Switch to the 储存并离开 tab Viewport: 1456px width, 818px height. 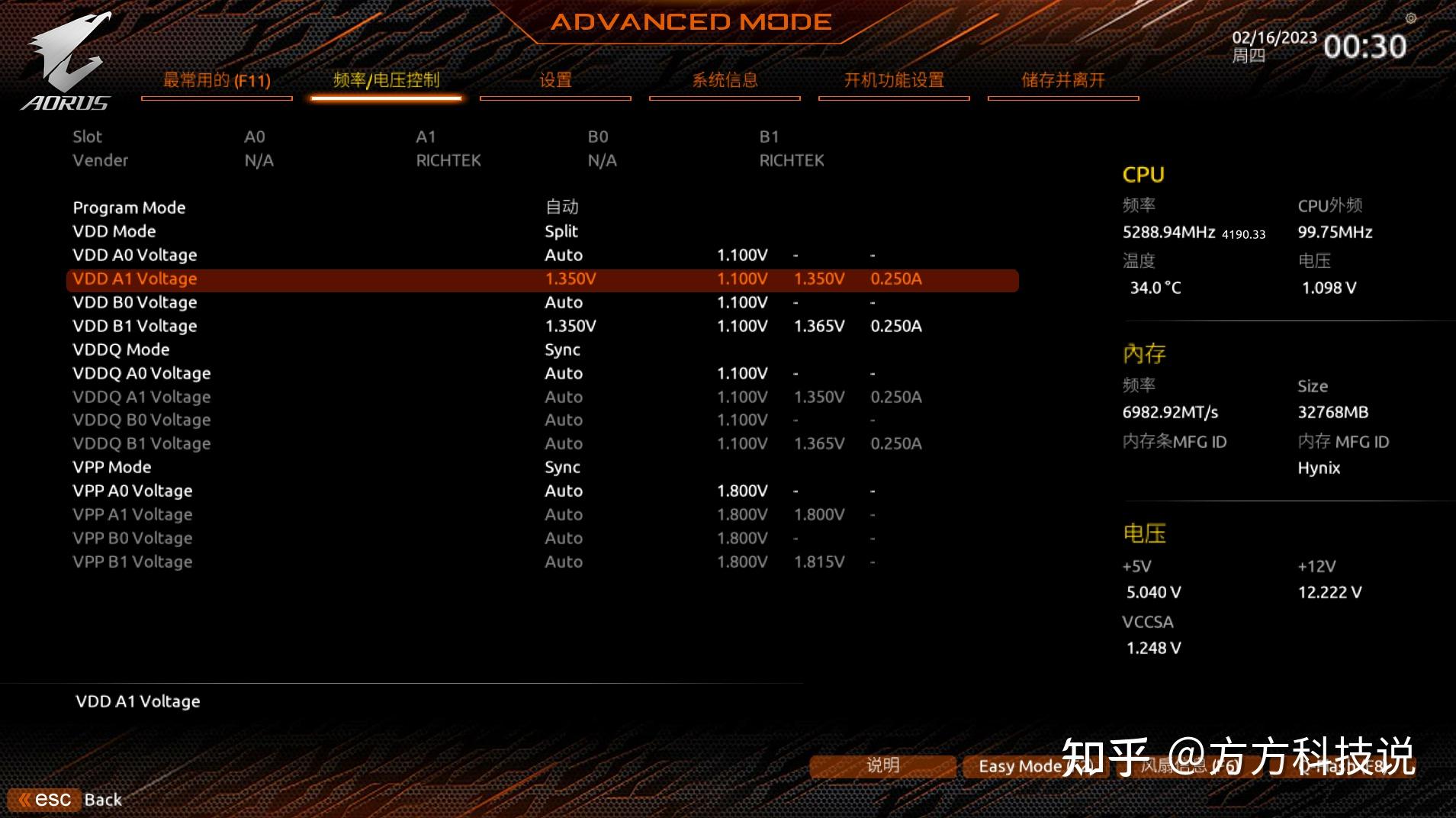coord(1063,81)
